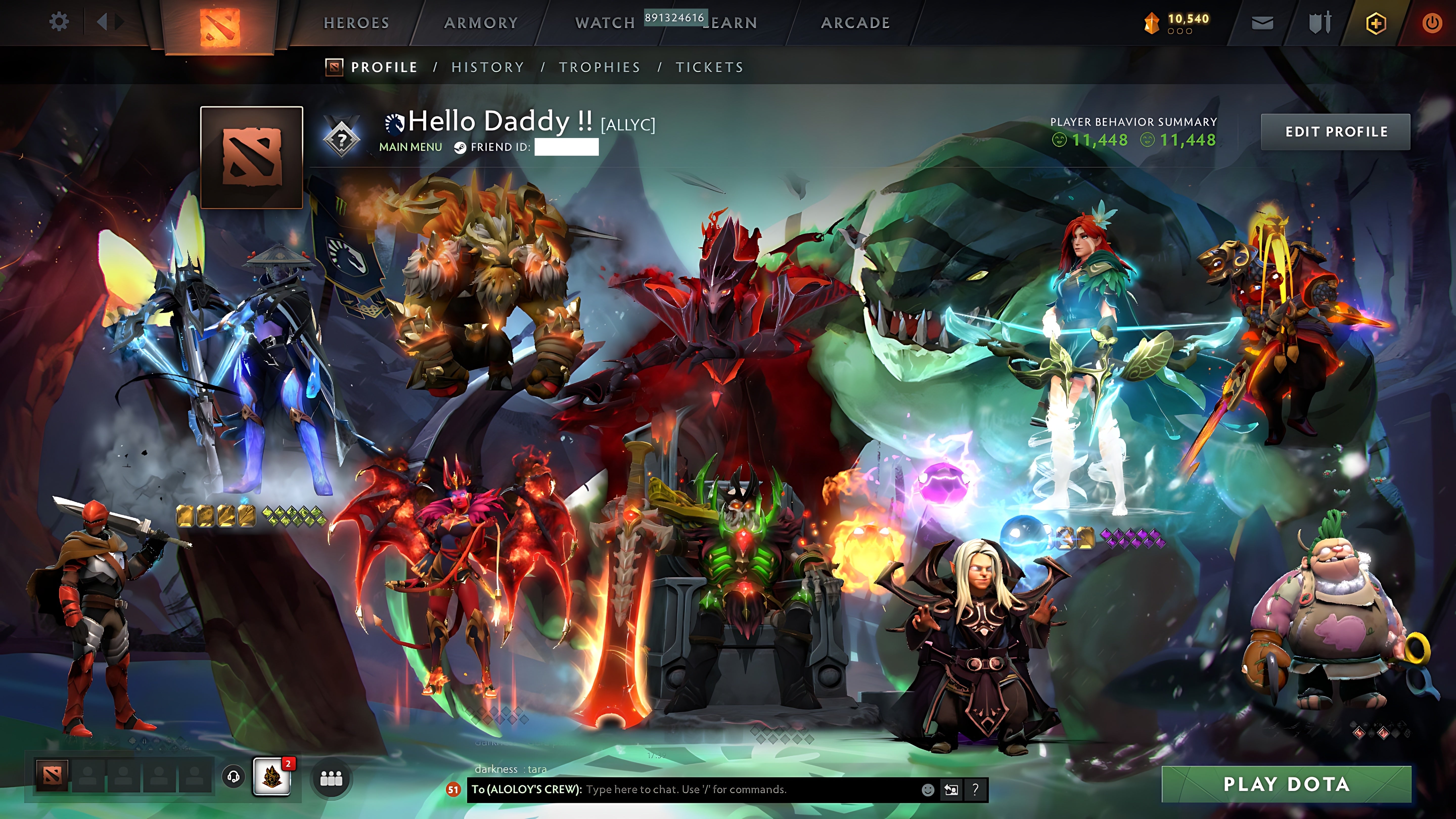The height and width of the screenshot is (819, 1456).
Task: Toggle the chat channel switcher icon
Action: (x=951, y=790)
